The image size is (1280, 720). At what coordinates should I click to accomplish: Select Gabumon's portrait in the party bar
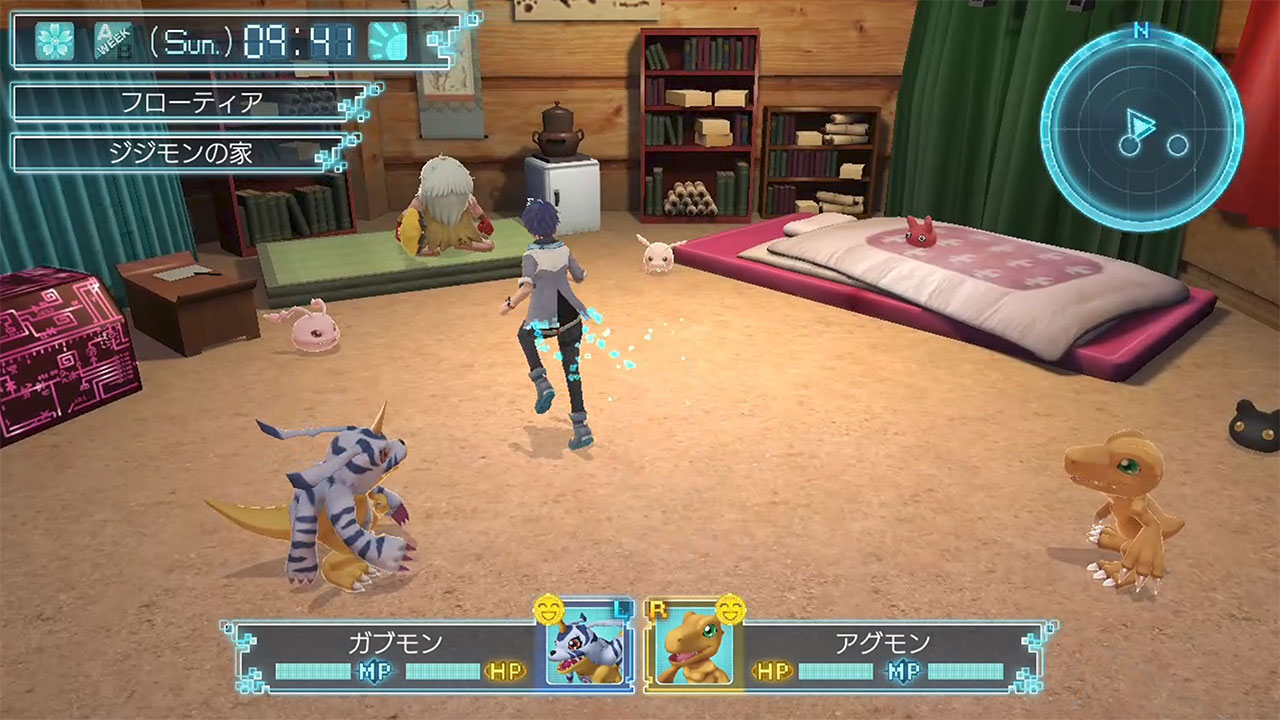(586, 648)
